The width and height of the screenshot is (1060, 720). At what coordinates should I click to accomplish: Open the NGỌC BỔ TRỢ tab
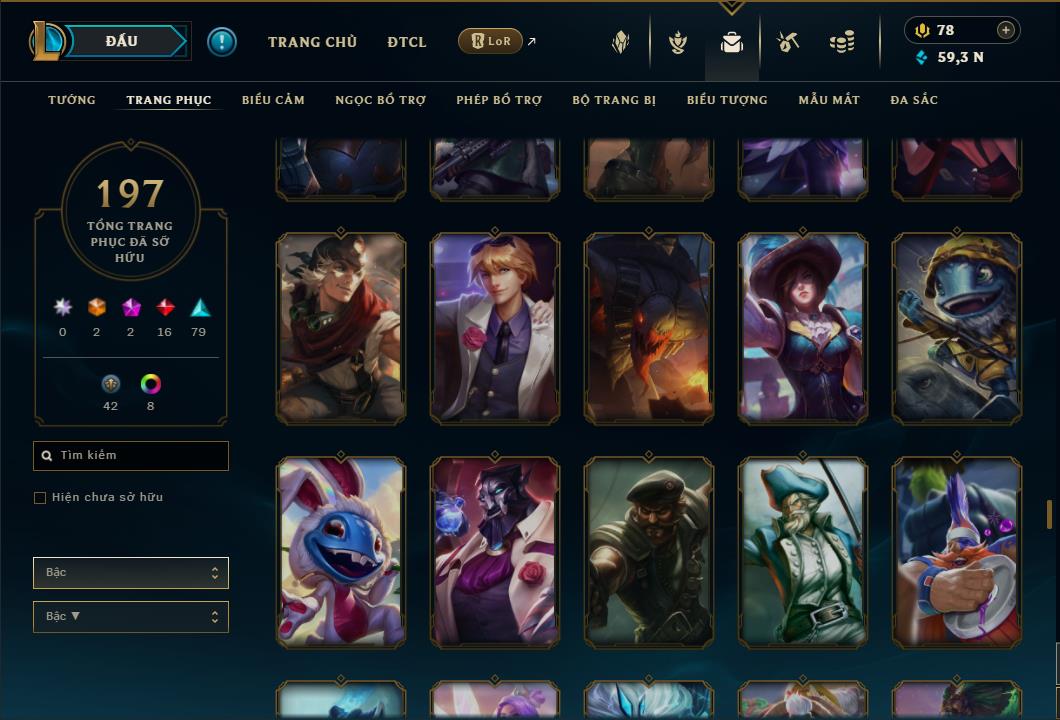pyautogui.click(x=380, y=100)
